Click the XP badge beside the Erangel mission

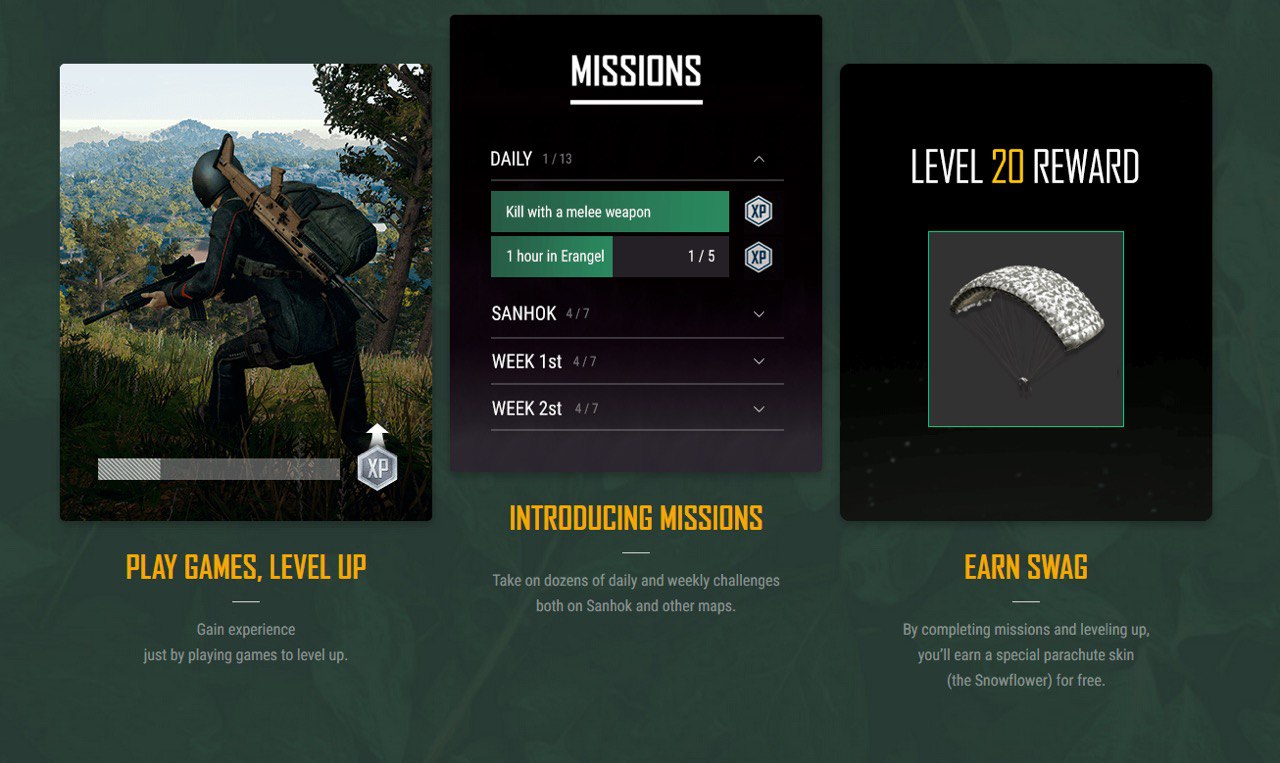pos(759,257)
